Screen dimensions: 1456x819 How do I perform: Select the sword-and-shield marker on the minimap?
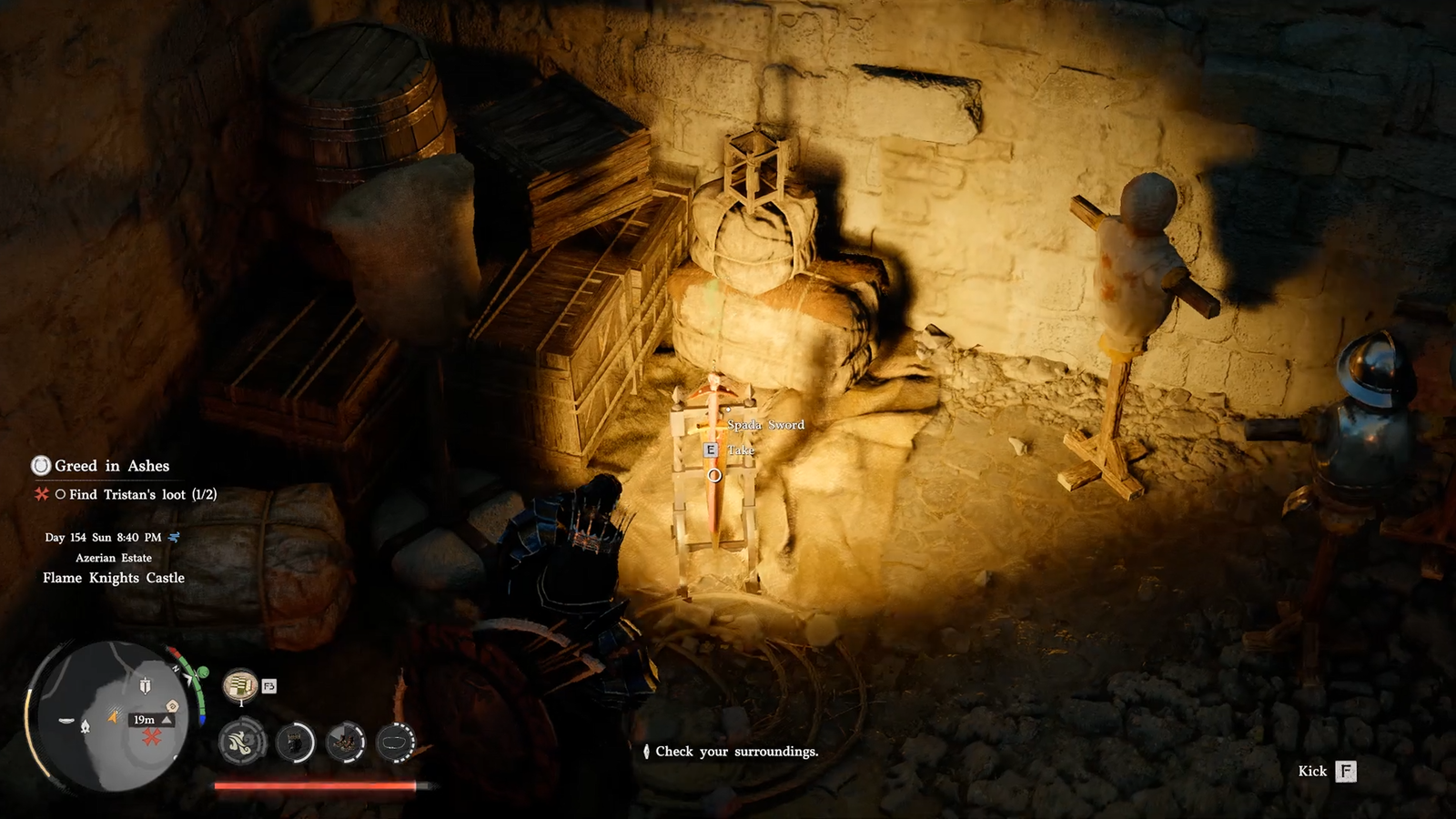[145, 684]
